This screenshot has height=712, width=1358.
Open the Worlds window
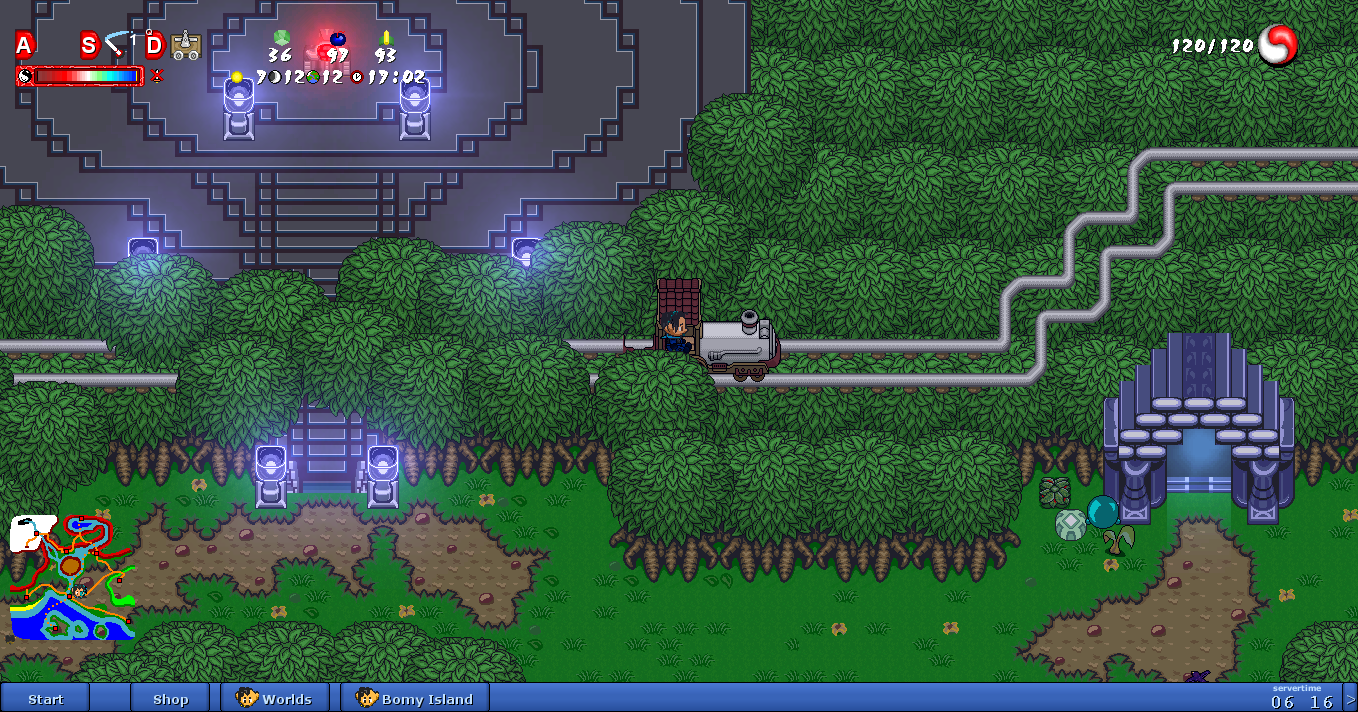(x=275, y=698)
